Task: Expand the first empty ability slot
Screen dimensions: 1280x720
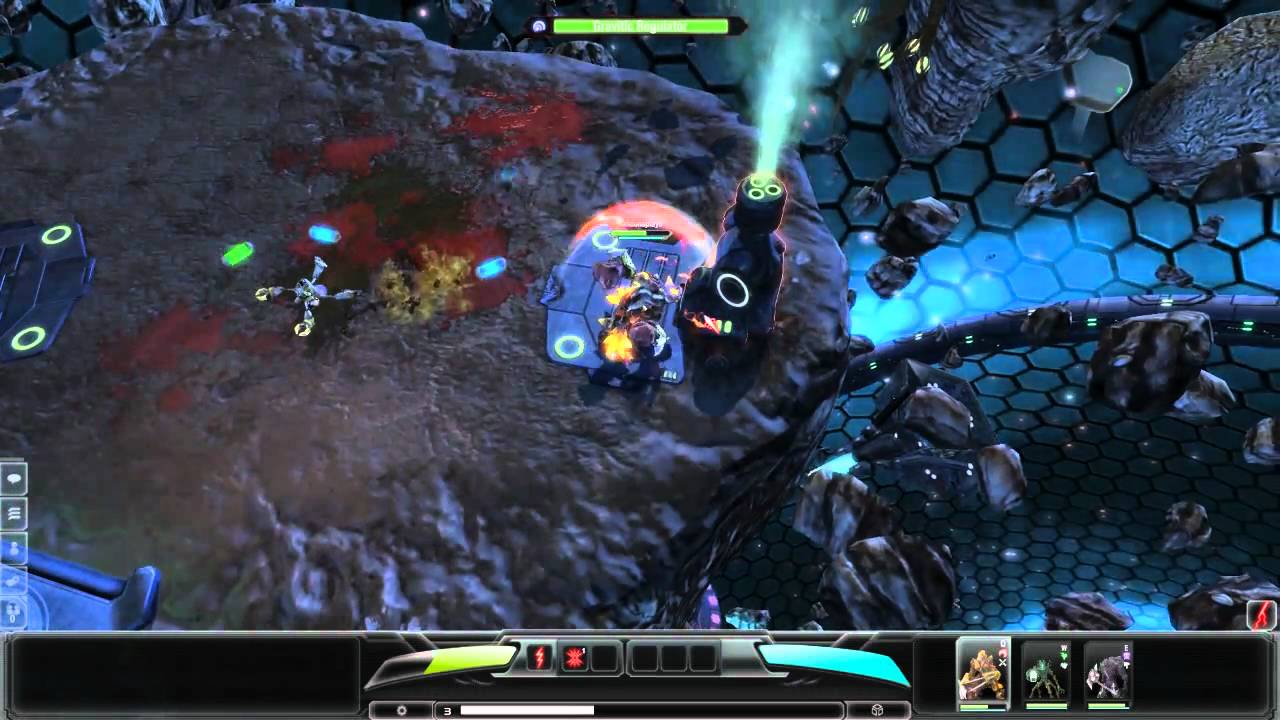Action: pos(604,657)
